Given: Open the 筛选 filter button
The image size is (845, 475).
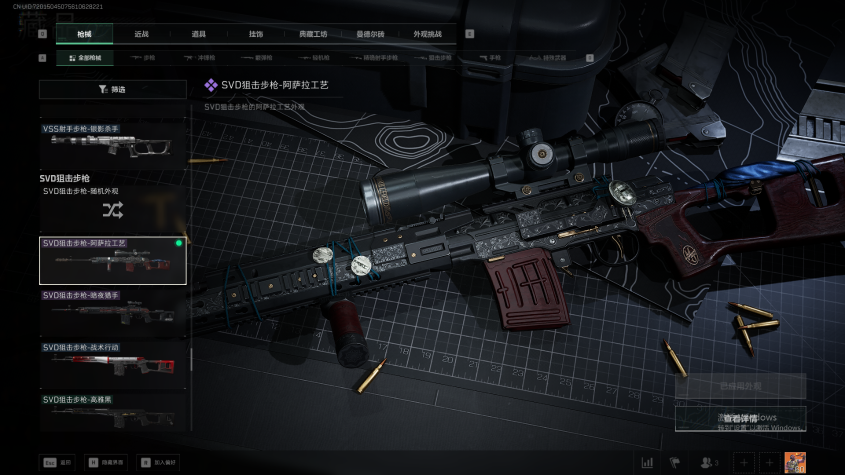Looking at the screenshot, I should click(x=112, y=89).
